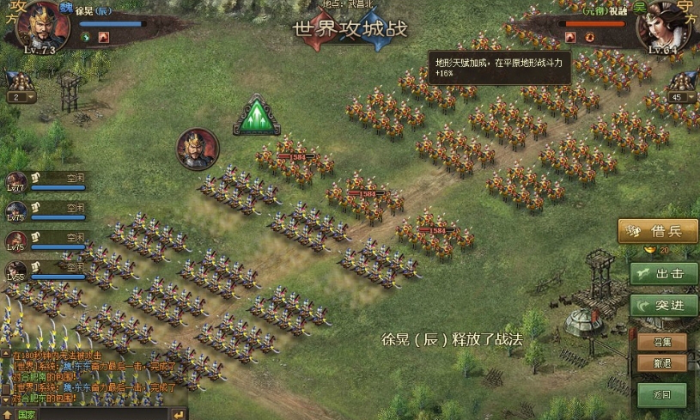Screen dimensions: 700x420
Task: Click the attacker's green skill icon
Action: point(87,38)
